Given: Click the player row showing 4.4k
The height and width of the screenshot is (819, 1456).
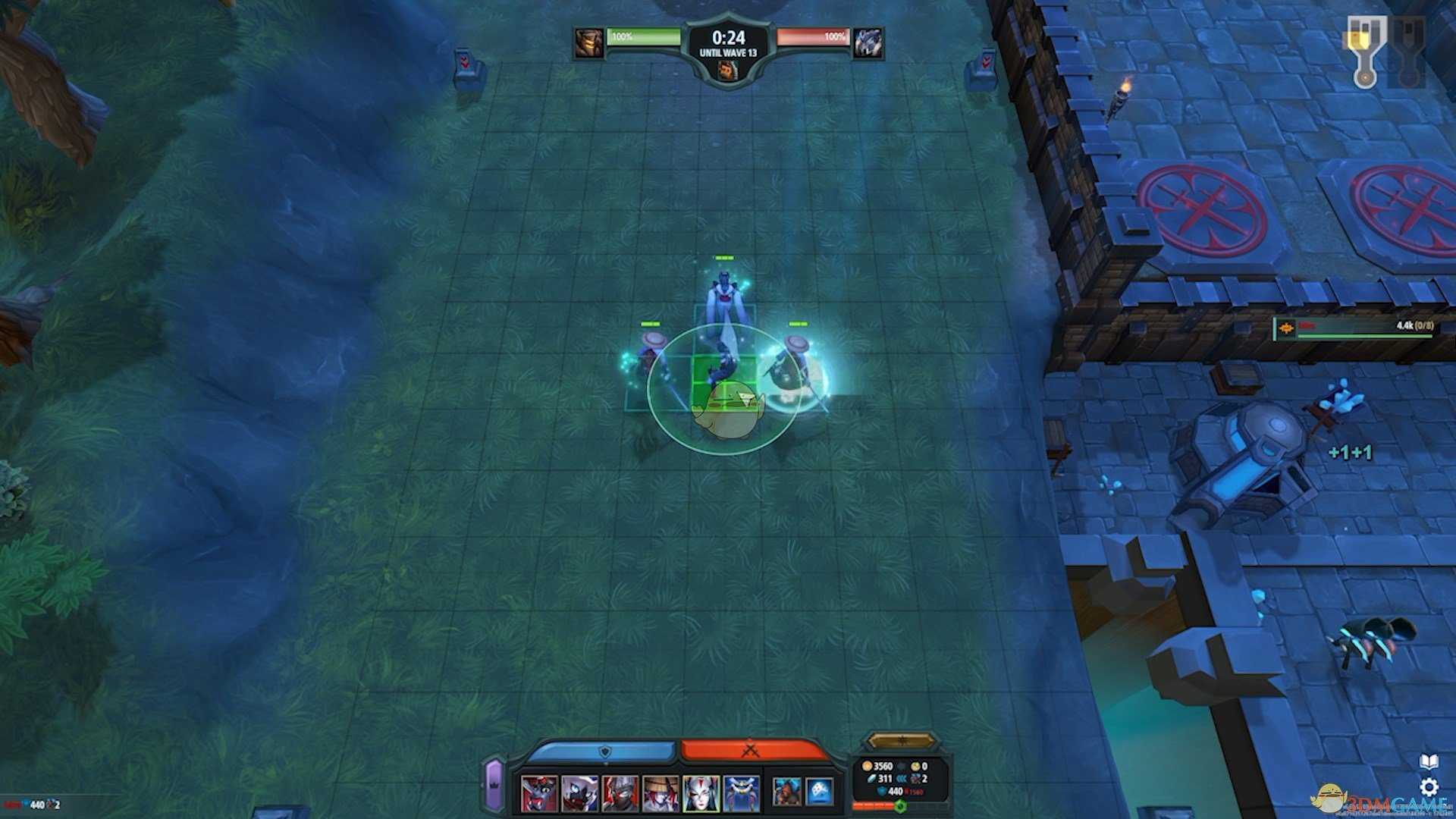Looking at the screenshot, I should (1354, 327).
